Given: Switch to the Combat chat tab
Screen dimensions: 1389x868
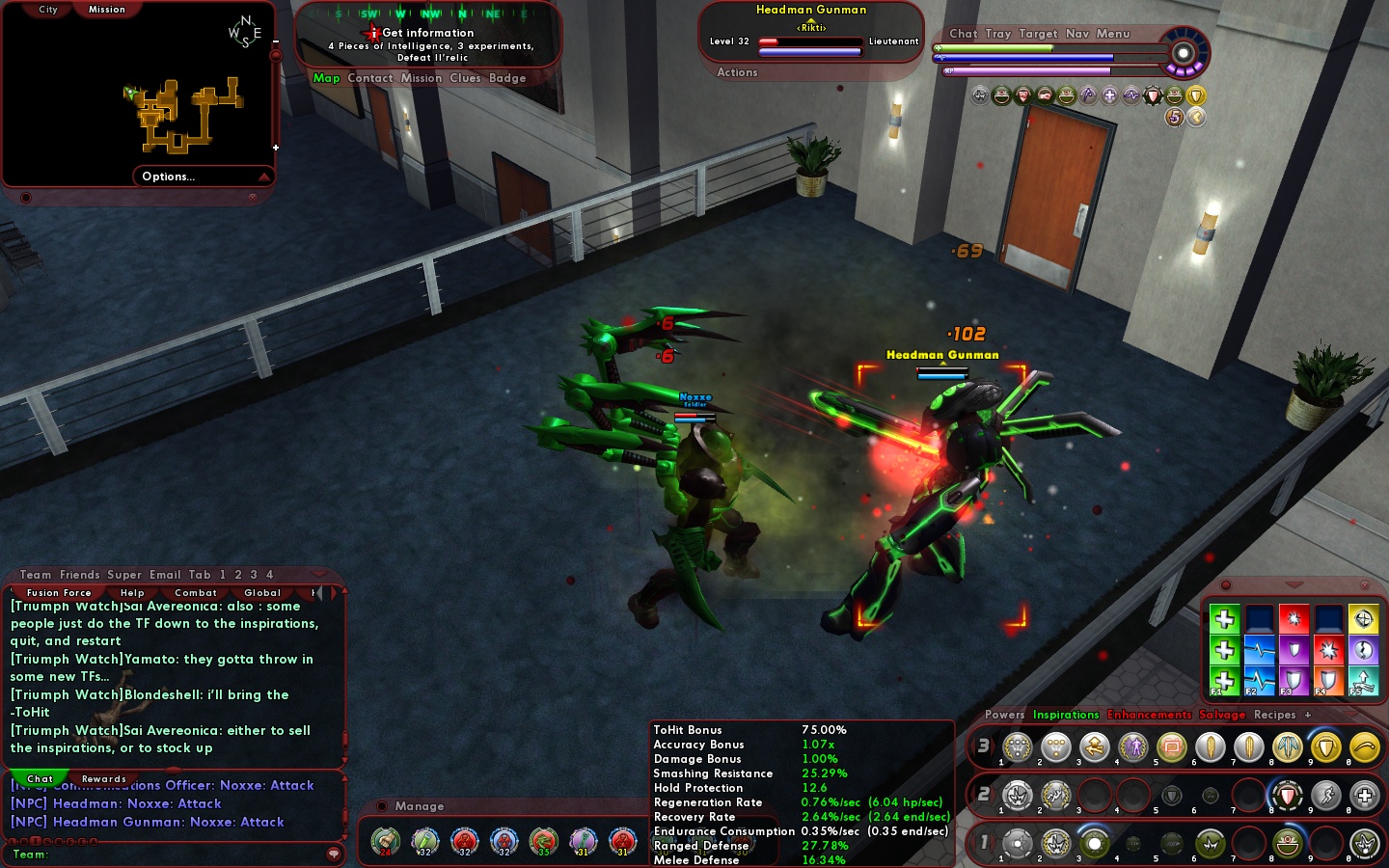Looking at the screenshot, I should click(x=196, y=593).
